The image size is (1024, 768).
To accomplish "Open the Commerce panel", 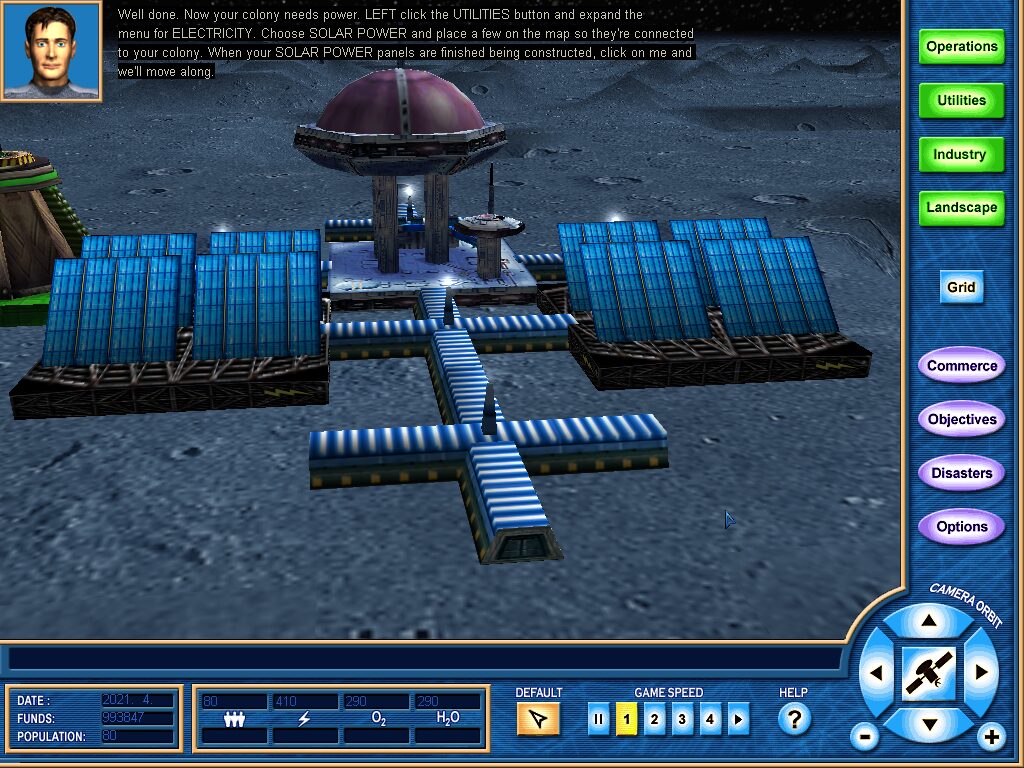I will click(961, 366).
